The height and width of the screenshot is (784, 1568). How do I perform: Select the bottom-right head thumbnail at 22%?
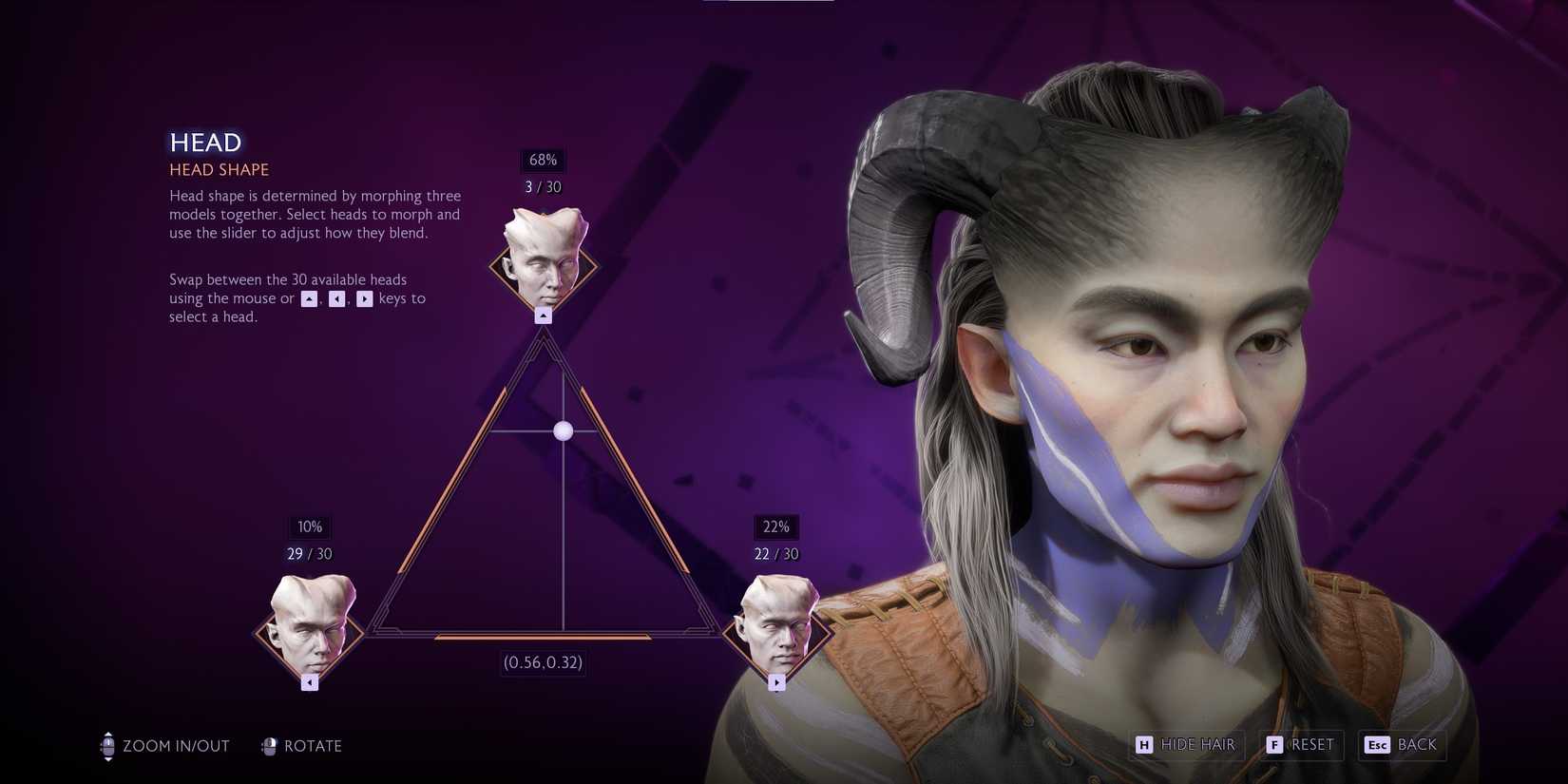[x=777, y=630]
